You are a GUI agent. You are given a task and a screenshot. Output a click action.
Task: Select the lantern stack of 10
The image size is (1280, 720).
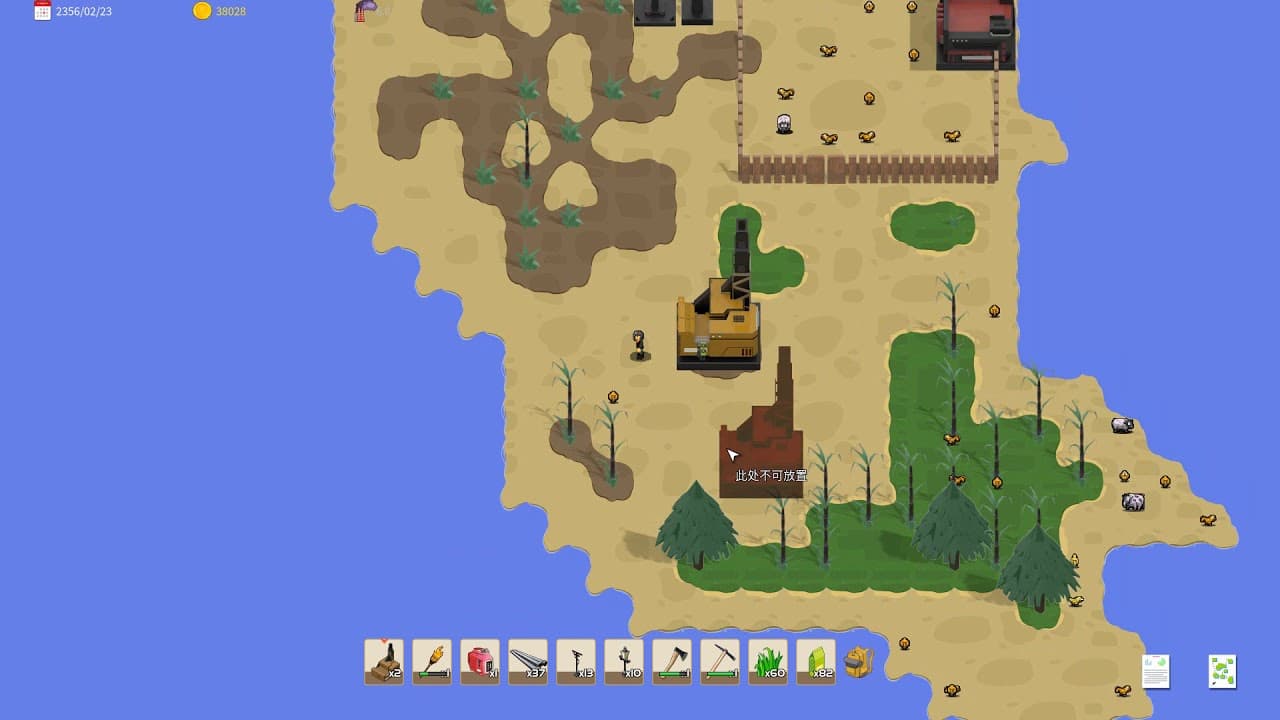coord(623,660)
